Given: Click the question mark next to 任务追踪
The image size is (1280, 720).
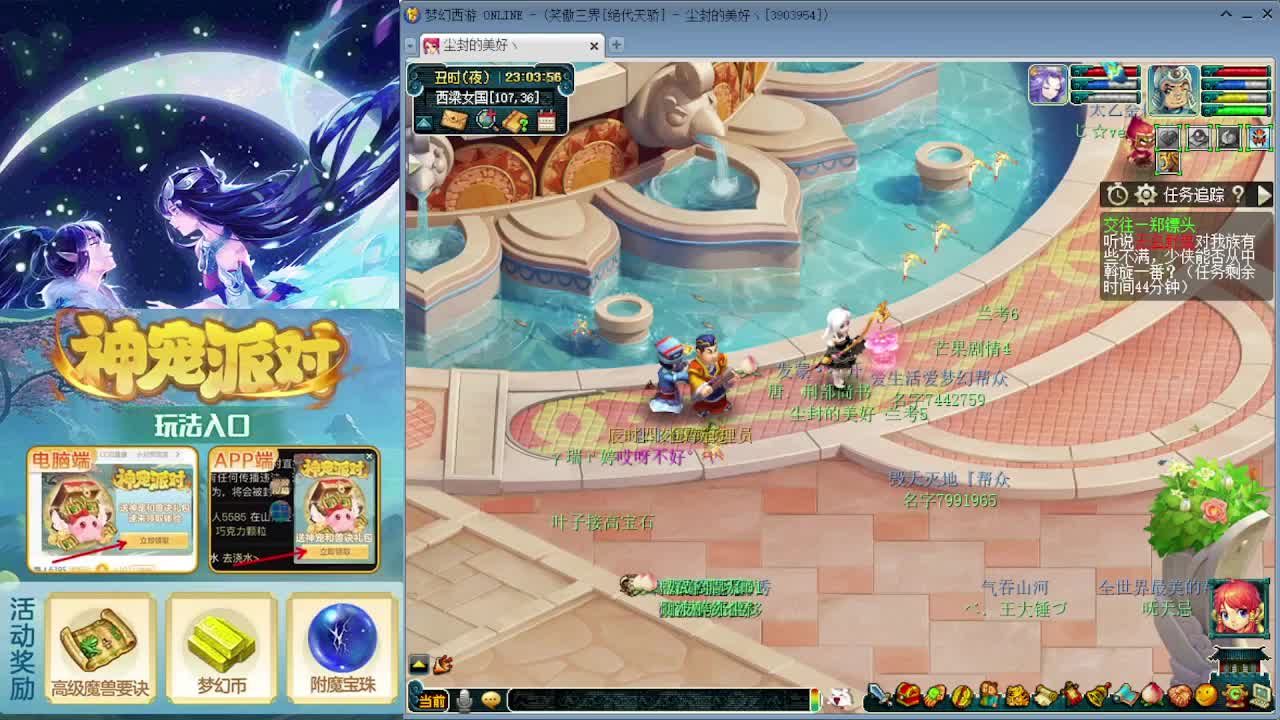Looking at the screenshot, I should click(1239, 194).
